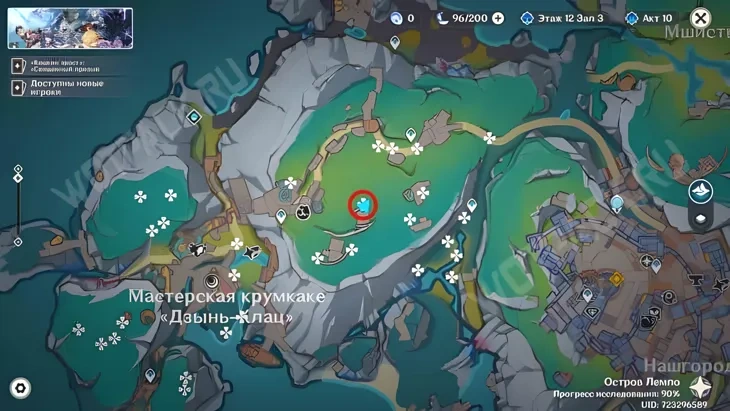Open the map settings gear
Image resolution: width=730 pixels, height=411 pixels.
20,388
